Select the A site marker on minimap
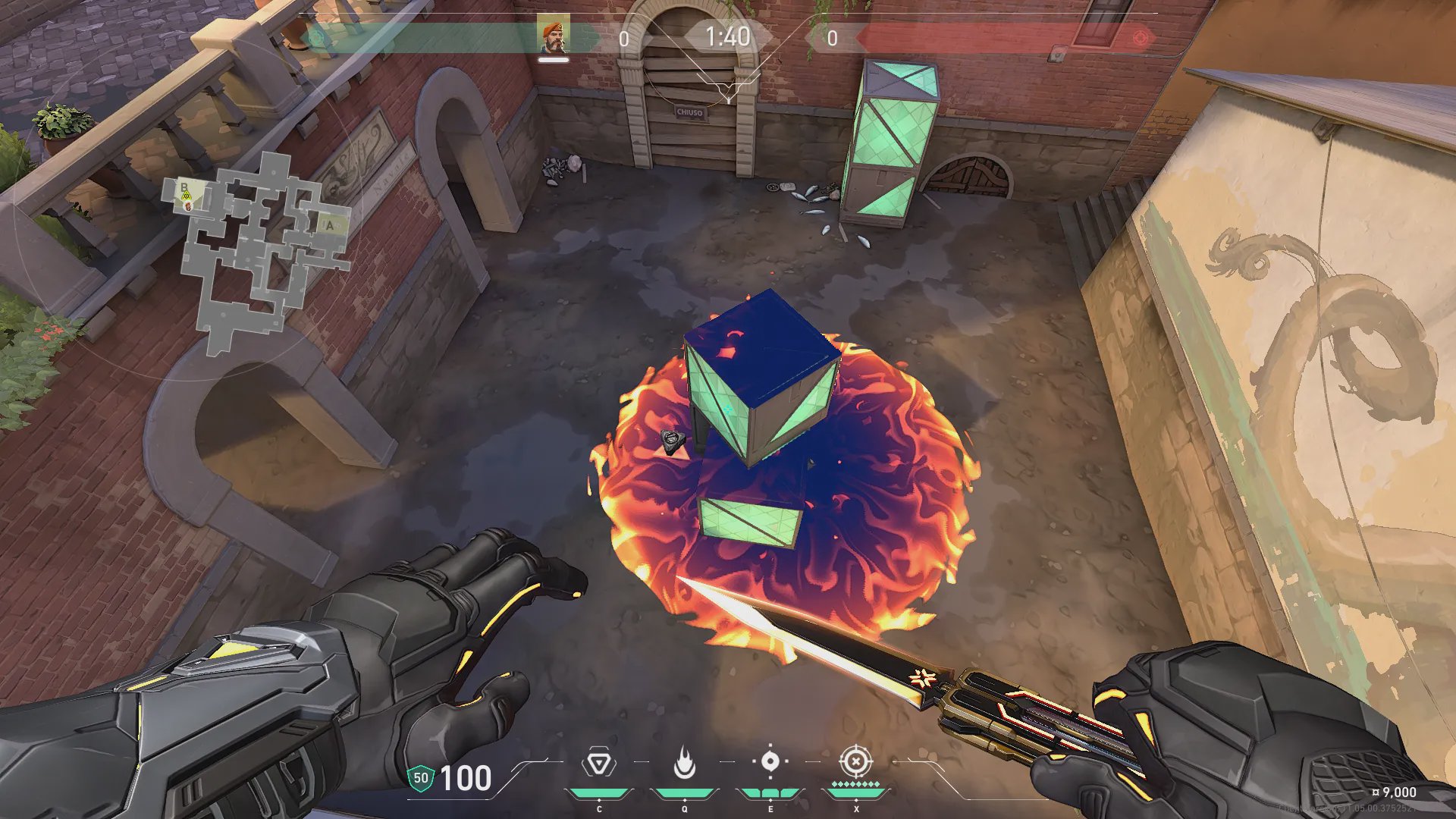 coord(330,225)
